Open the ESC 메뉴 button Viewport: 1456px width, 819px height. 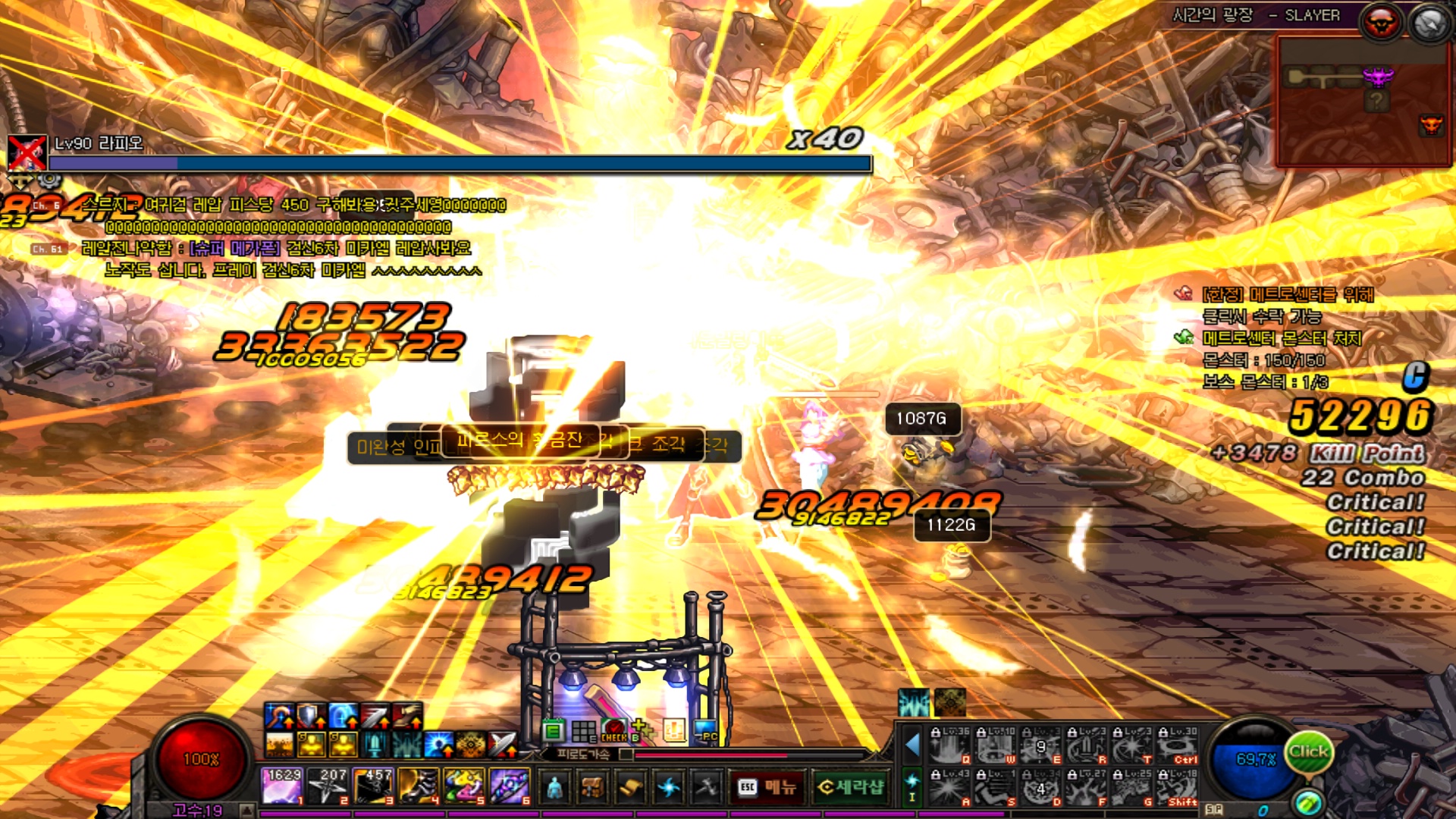click(766, 788)
